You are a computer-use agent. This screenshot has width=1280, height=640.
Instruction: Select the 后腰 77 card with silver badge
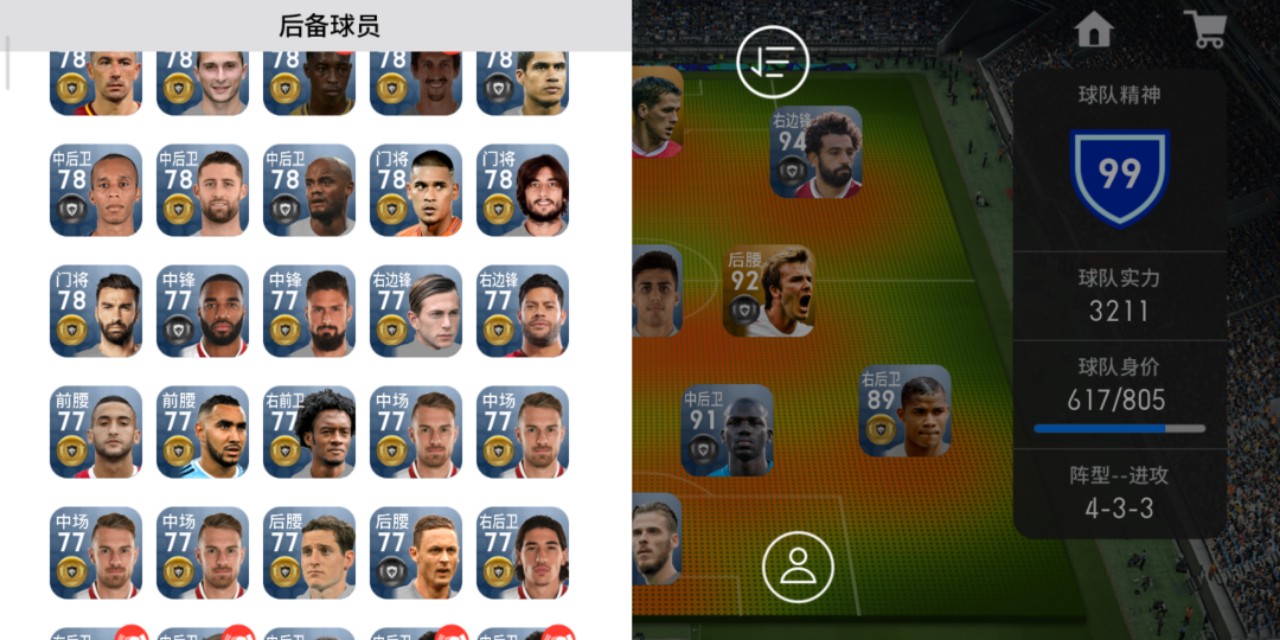pos(416,552)
